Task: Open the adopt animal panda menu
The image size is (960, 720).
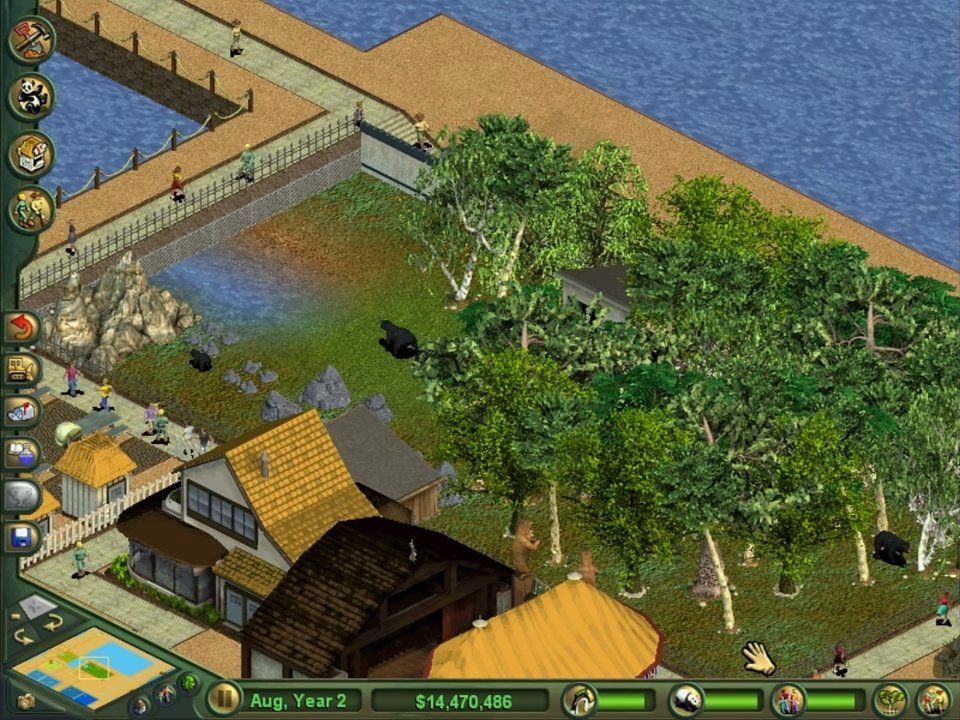Action: click(x=30, y=97)
